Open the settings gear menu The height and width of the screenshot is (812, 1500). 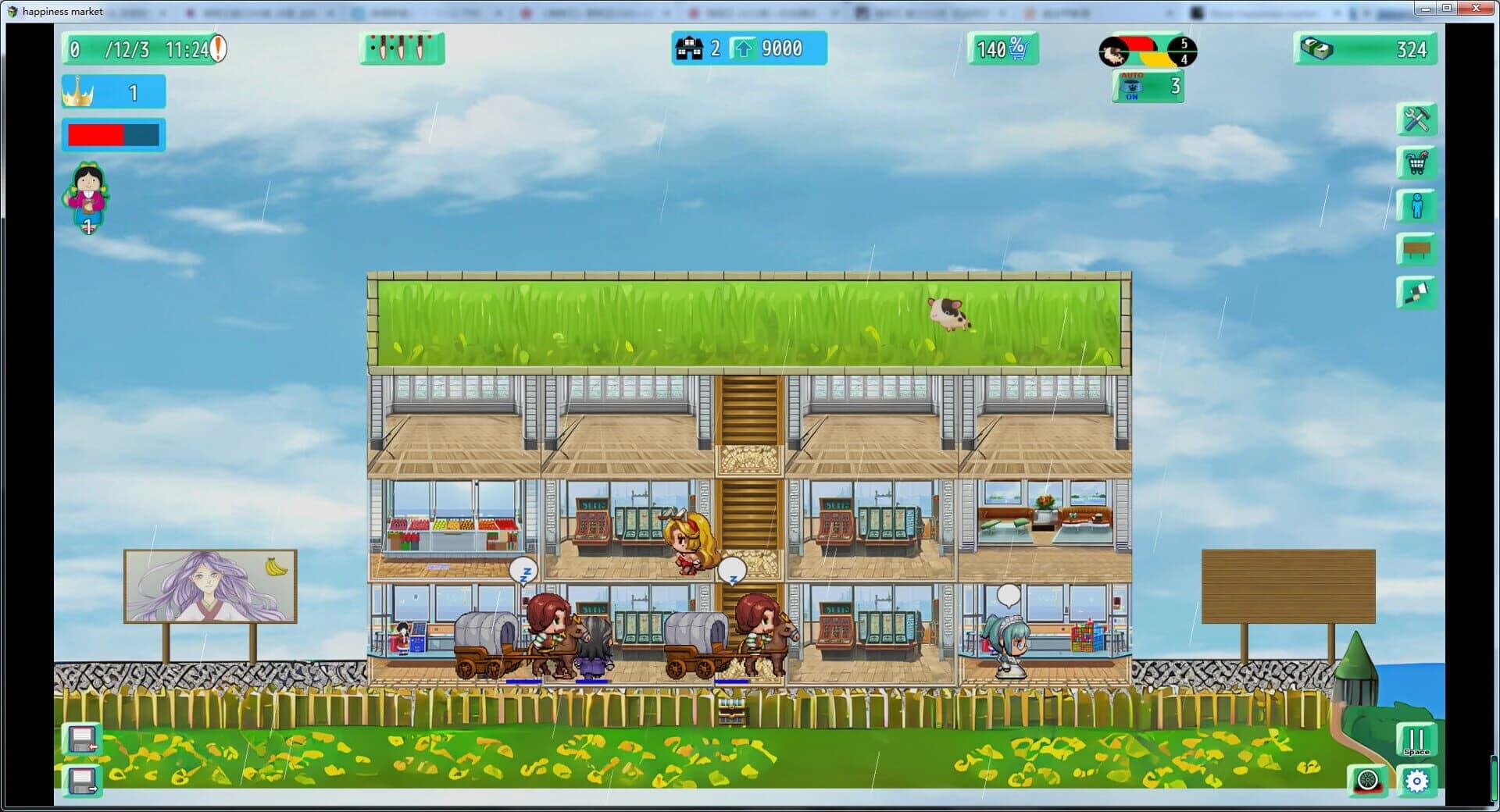click(x=1418, y=780)
